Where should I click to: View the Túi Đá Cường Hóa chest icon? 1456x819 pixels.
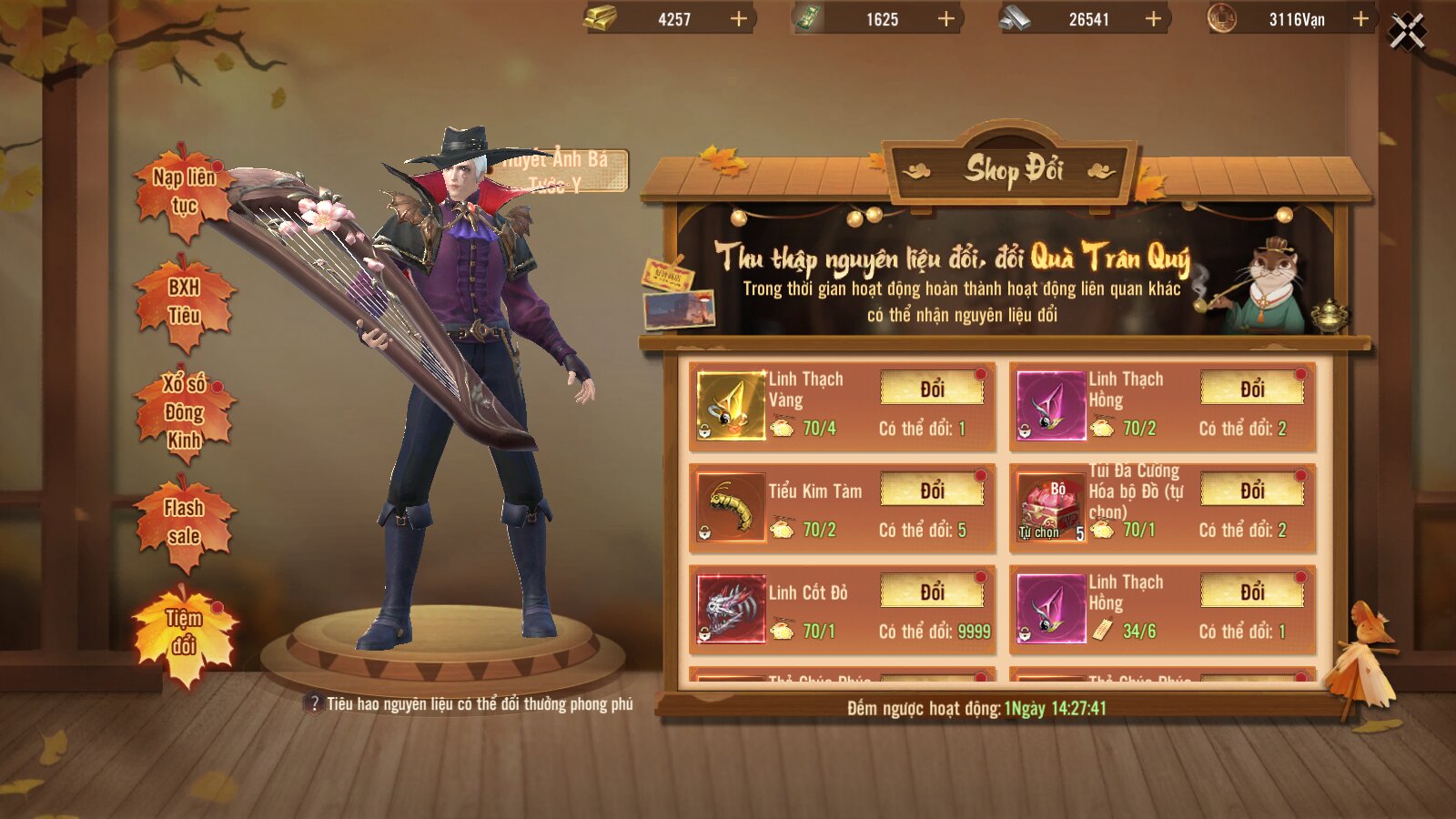point(1051,508)
